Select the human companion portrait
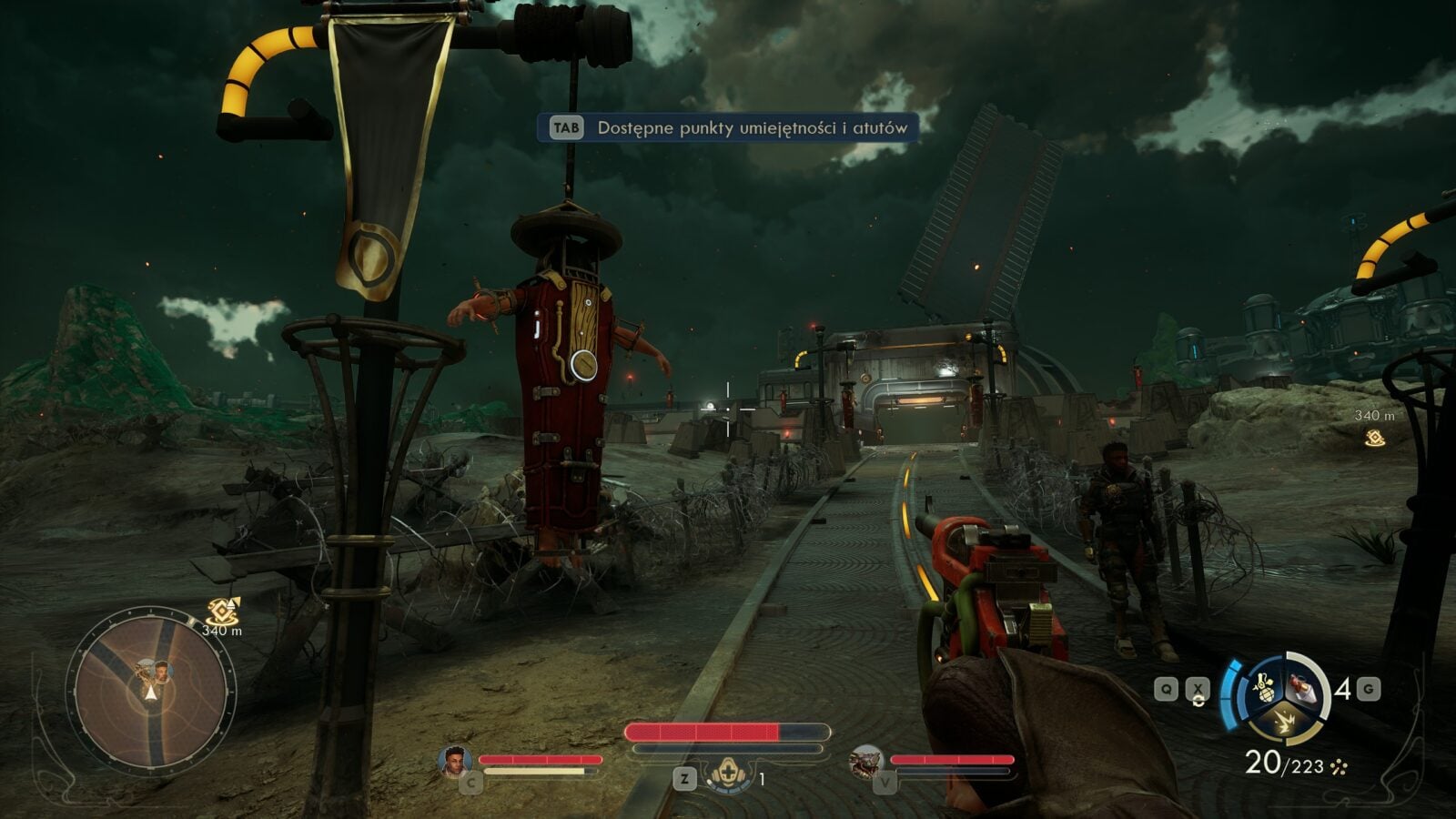The image size is (1456, 819). 454,761
